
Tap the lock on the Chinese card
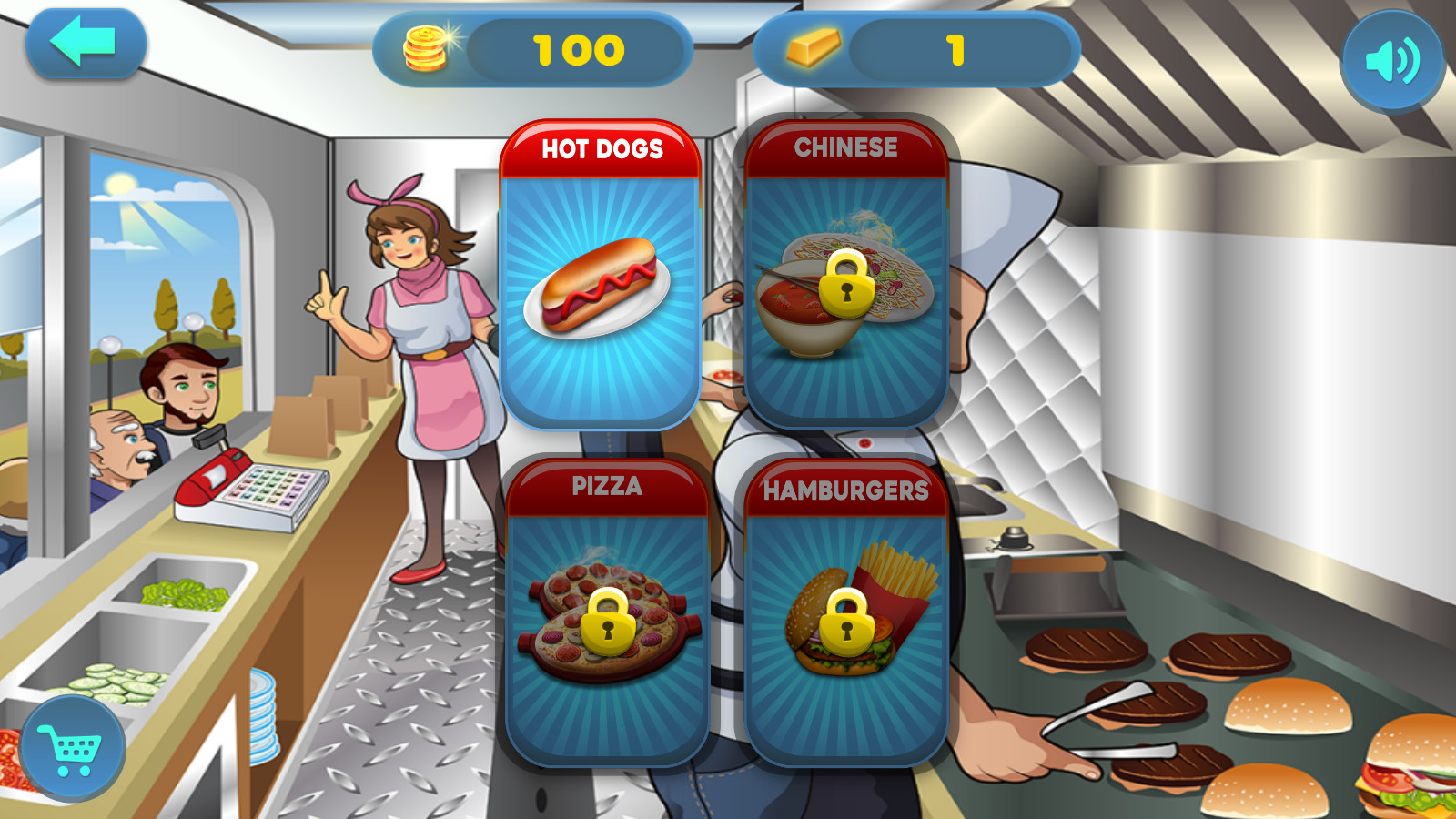[x=845, y=285]
